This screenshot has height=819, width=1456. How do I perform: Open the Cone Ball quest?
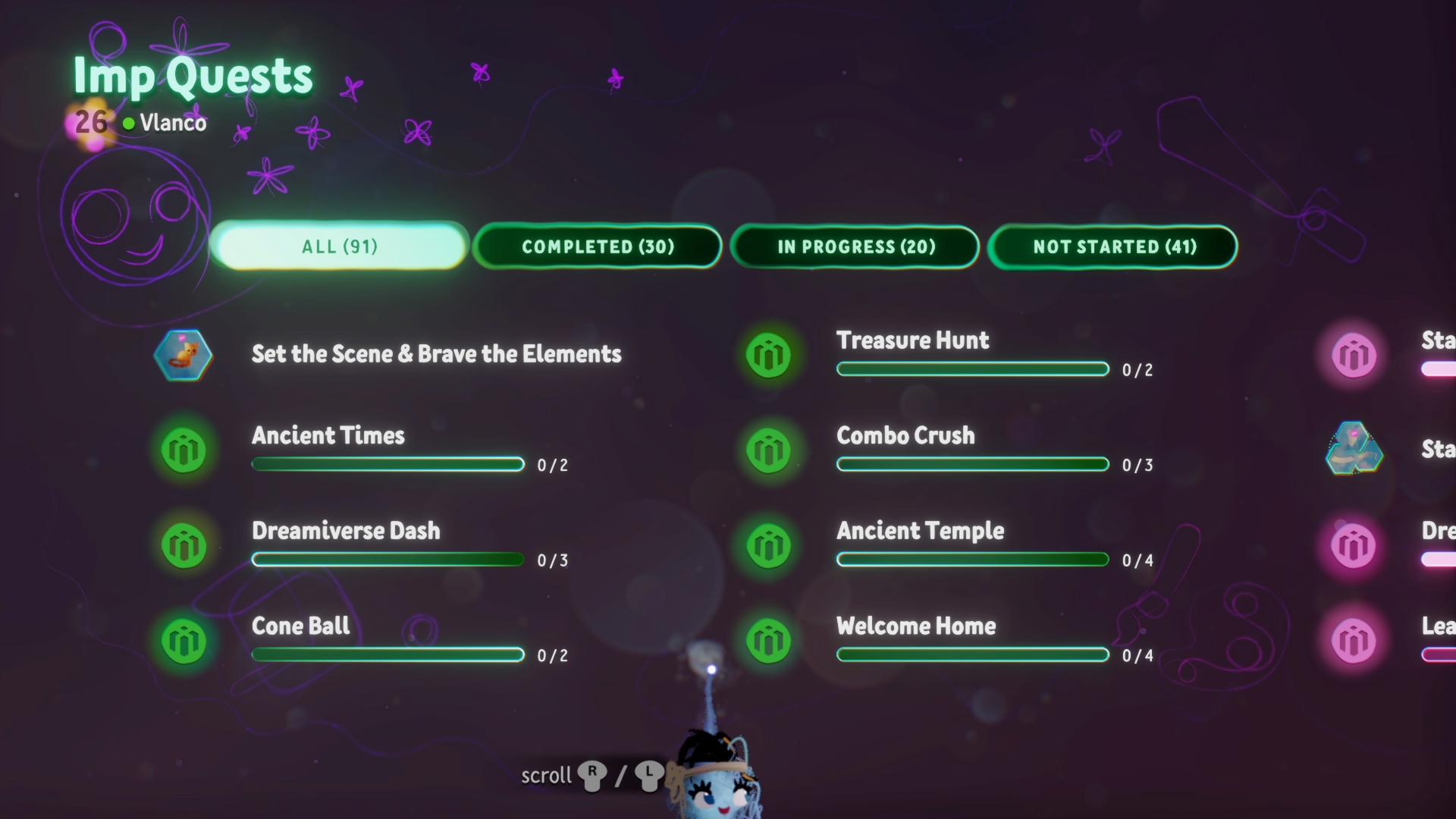coord(301,626)
